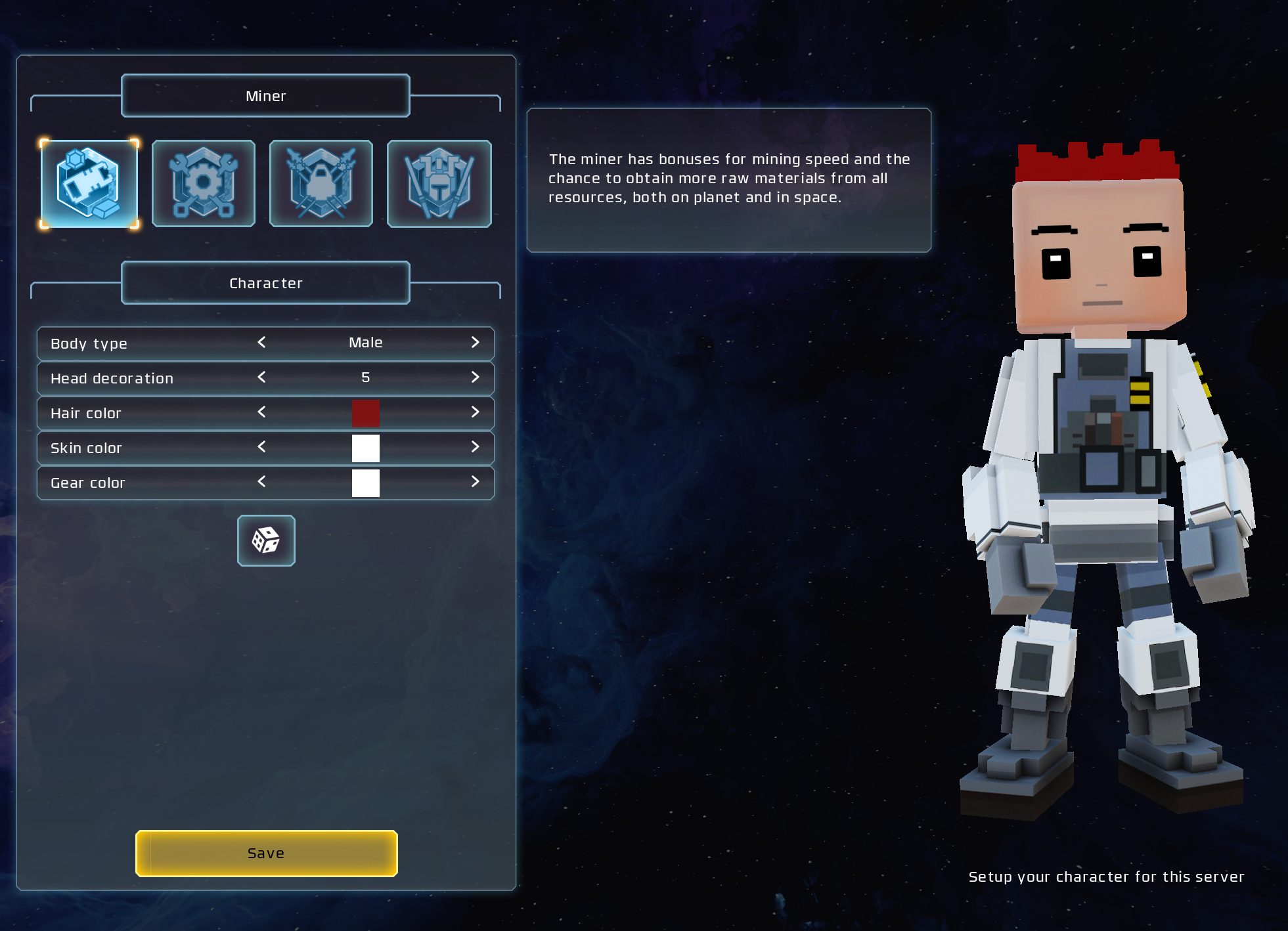Select the knight helmet class icon
This screenshot has height=931, width=1288.
click(439, 184)
